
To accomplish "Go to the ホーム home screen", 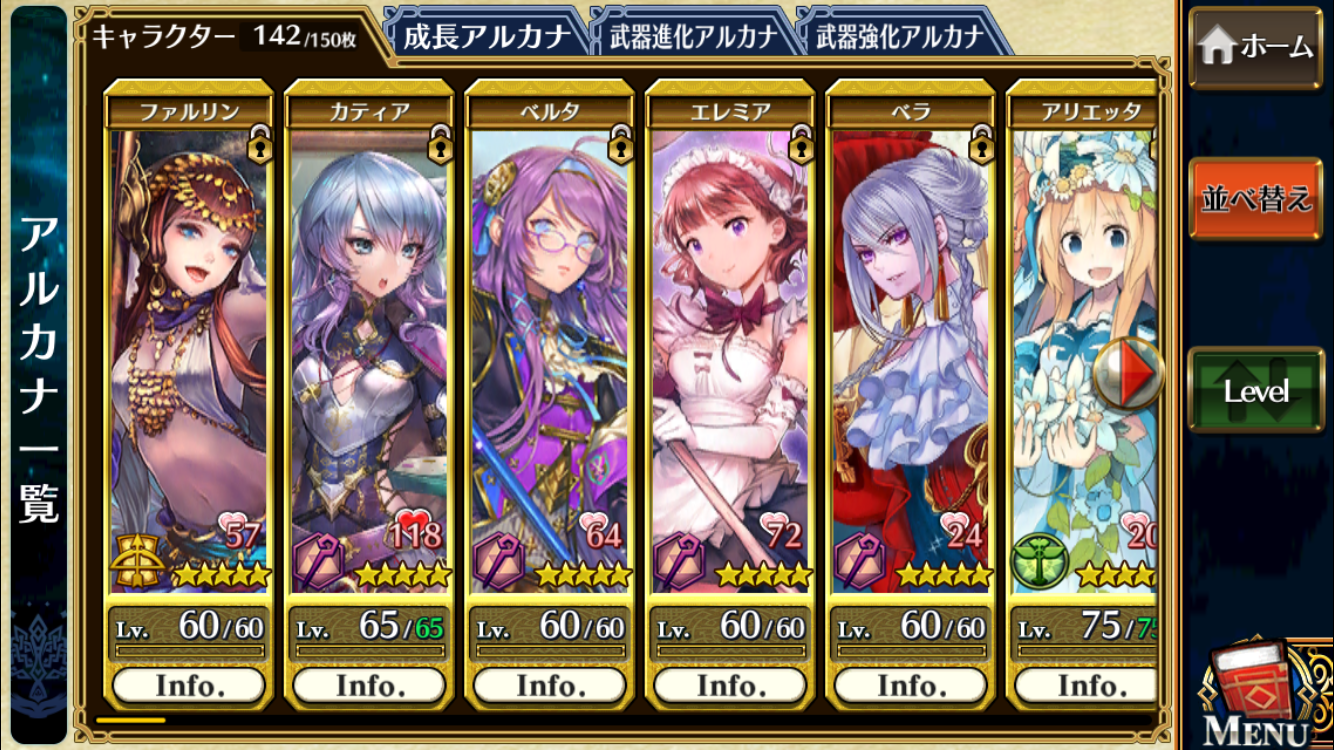I will pyautogui.click(x=1255, y=47).
